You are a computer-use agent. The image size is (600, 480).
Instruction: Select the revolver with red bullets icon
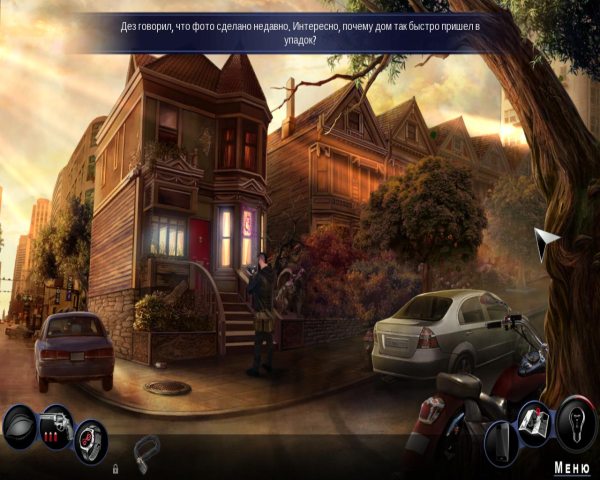[x=56, y=425]
